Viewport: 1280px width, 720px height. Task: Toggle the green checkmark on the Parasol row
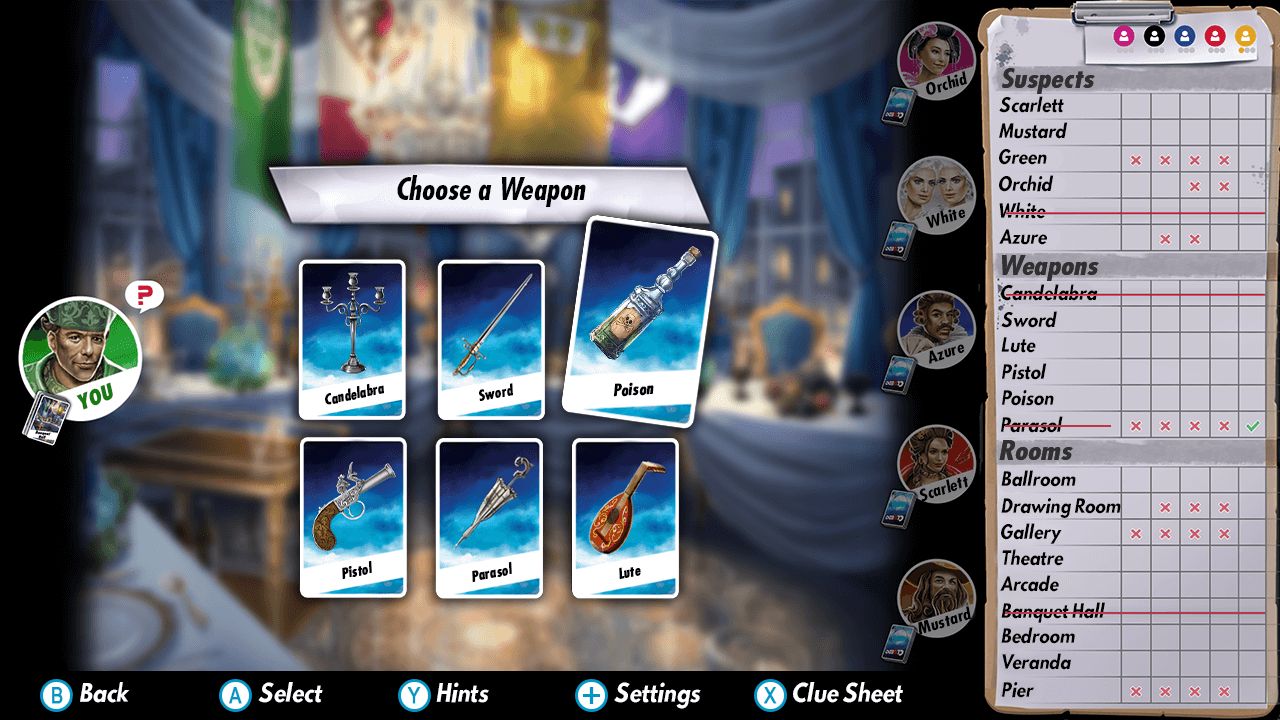pos(1253,425)
